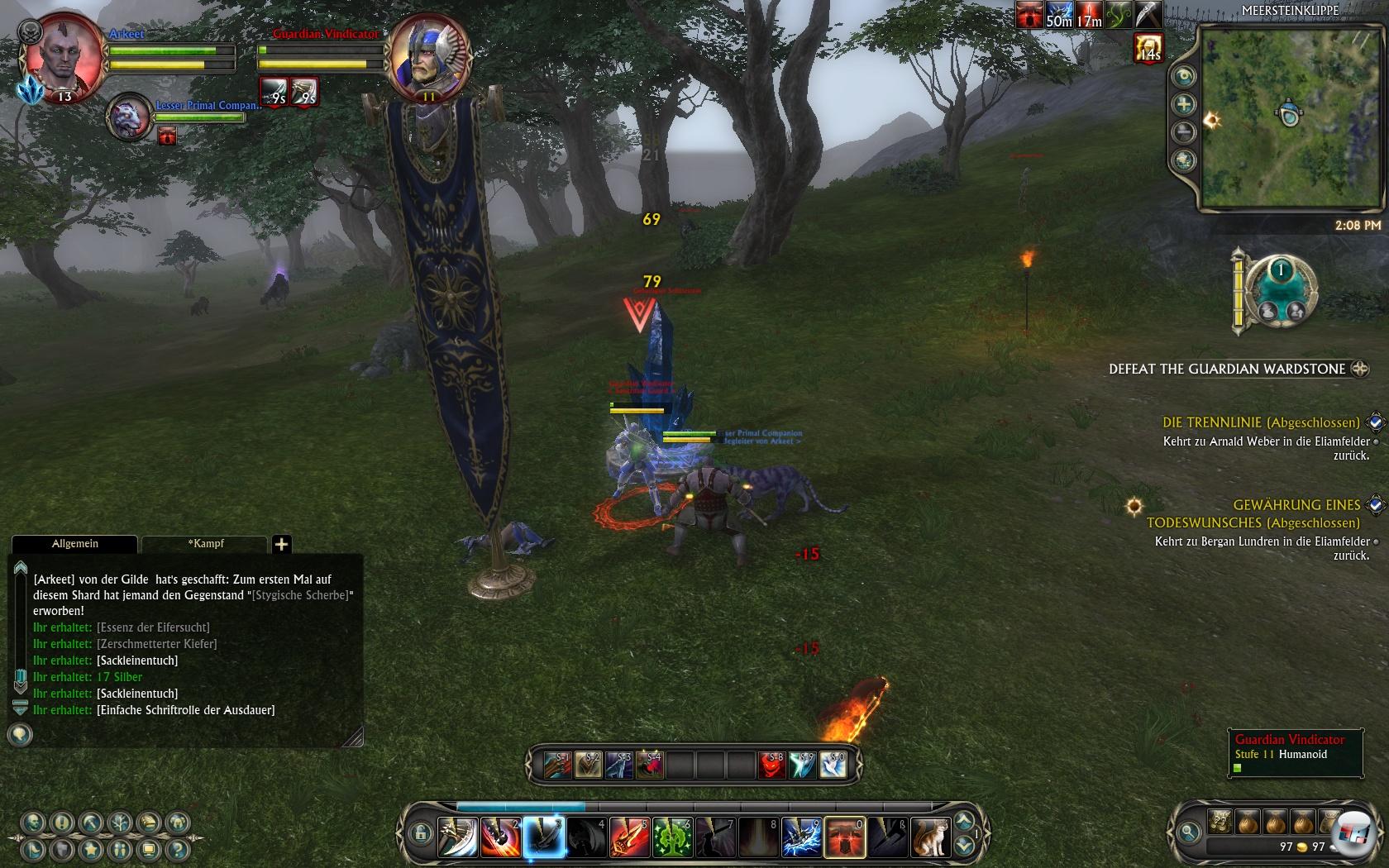This screenshot has width=1389, height=868.
Task: Open the *Kampf combat log tab
Action: [x=205, y=544]
